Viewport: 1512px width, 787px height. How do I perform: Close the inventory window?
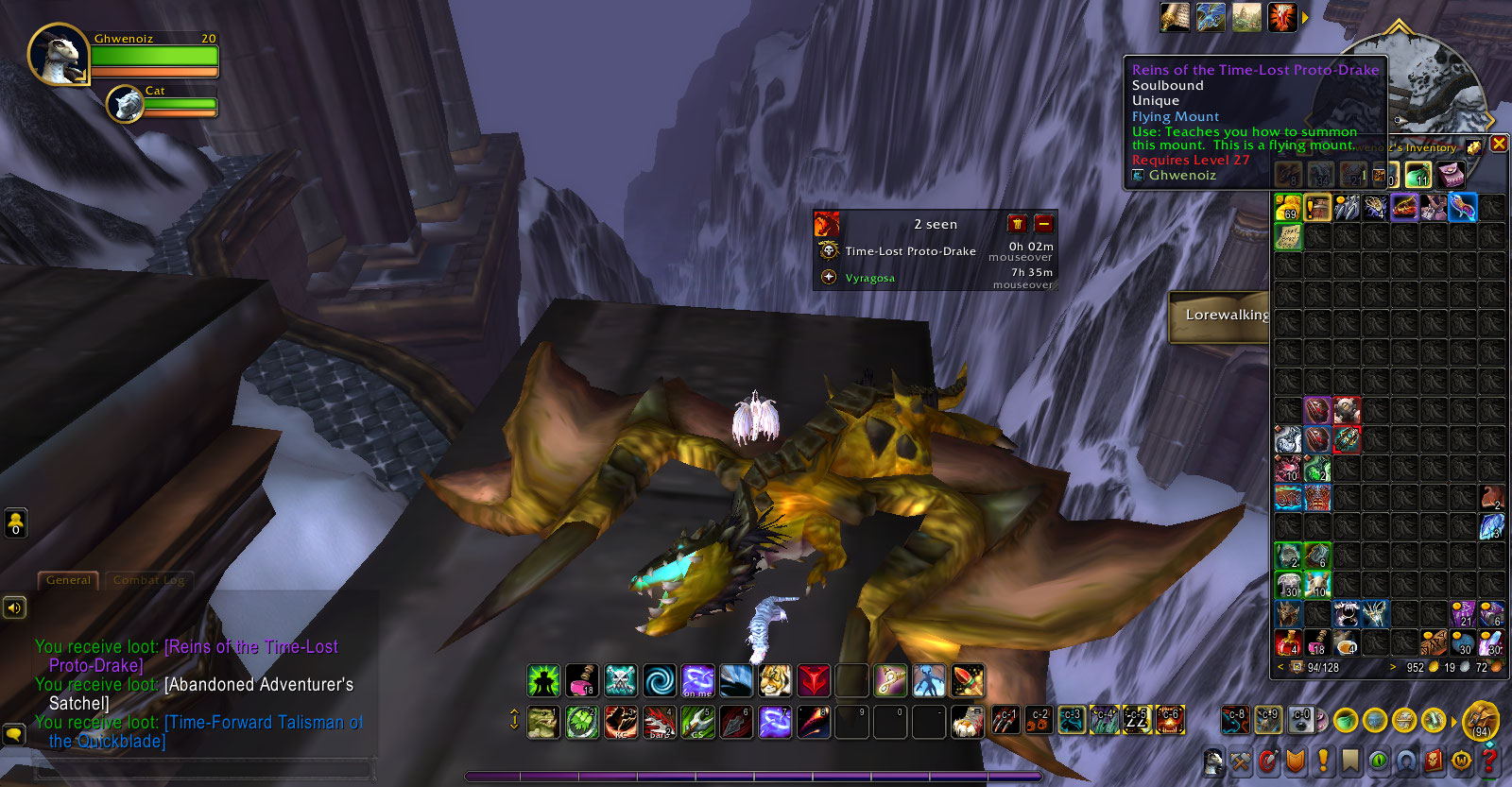click(x=1499, y=144)
